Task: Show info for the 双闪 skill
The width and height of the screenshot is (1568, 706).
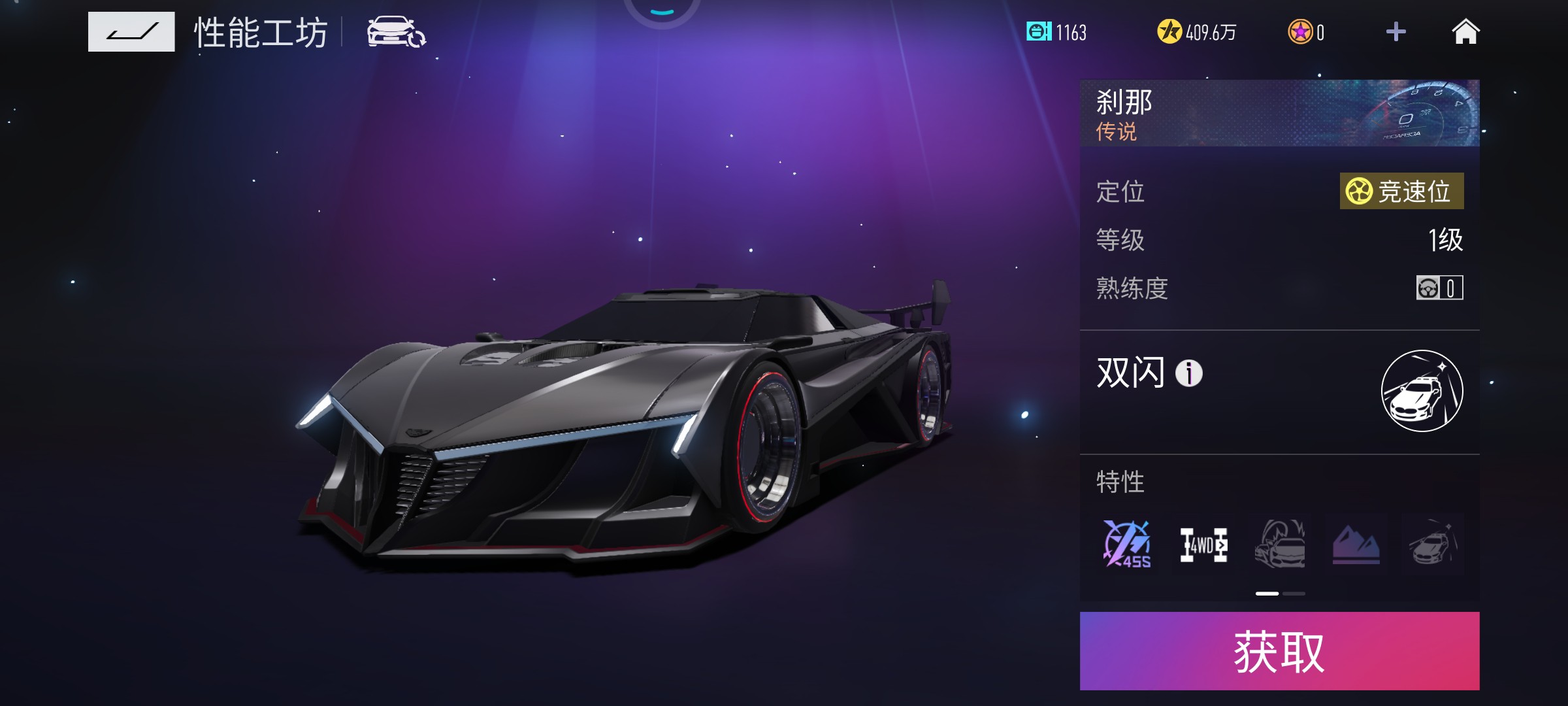Action: pos(1189,373)
